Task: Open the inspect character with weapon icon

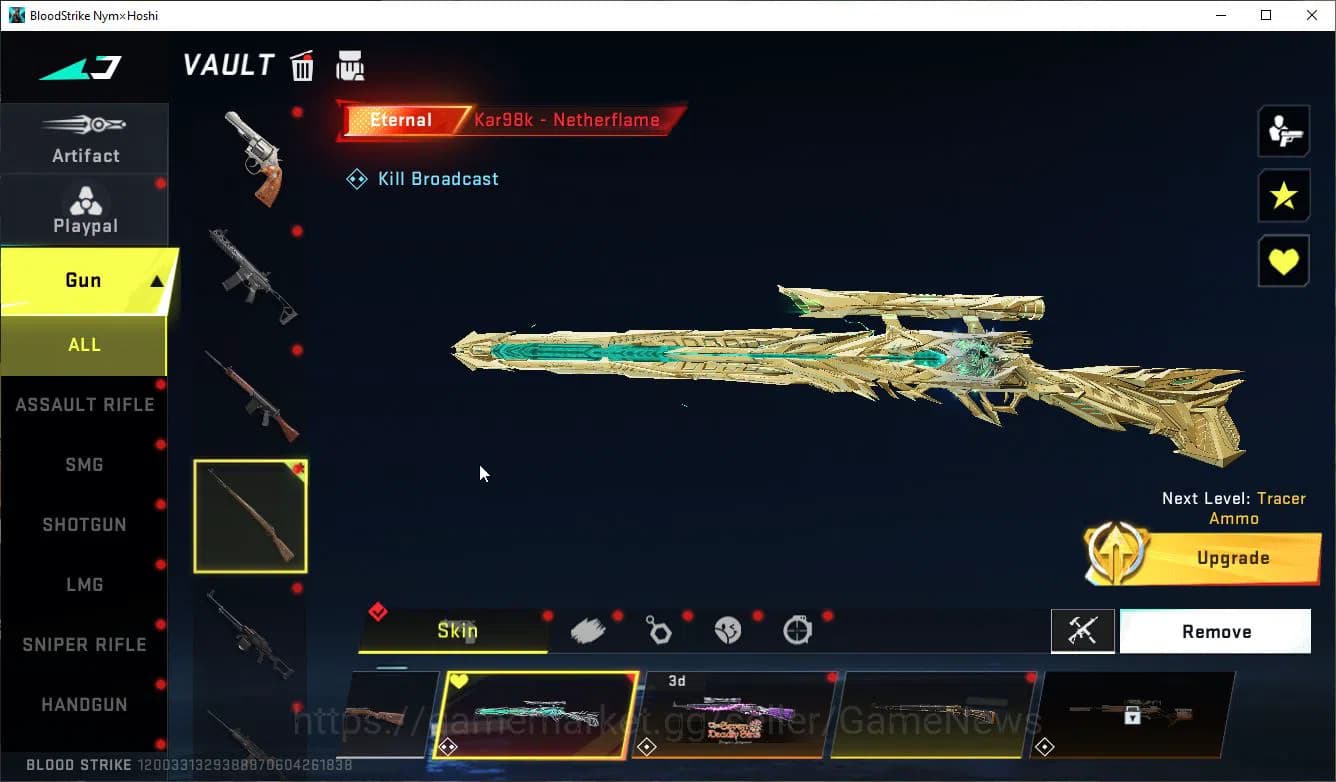Action: click(x=1284, y=130)
